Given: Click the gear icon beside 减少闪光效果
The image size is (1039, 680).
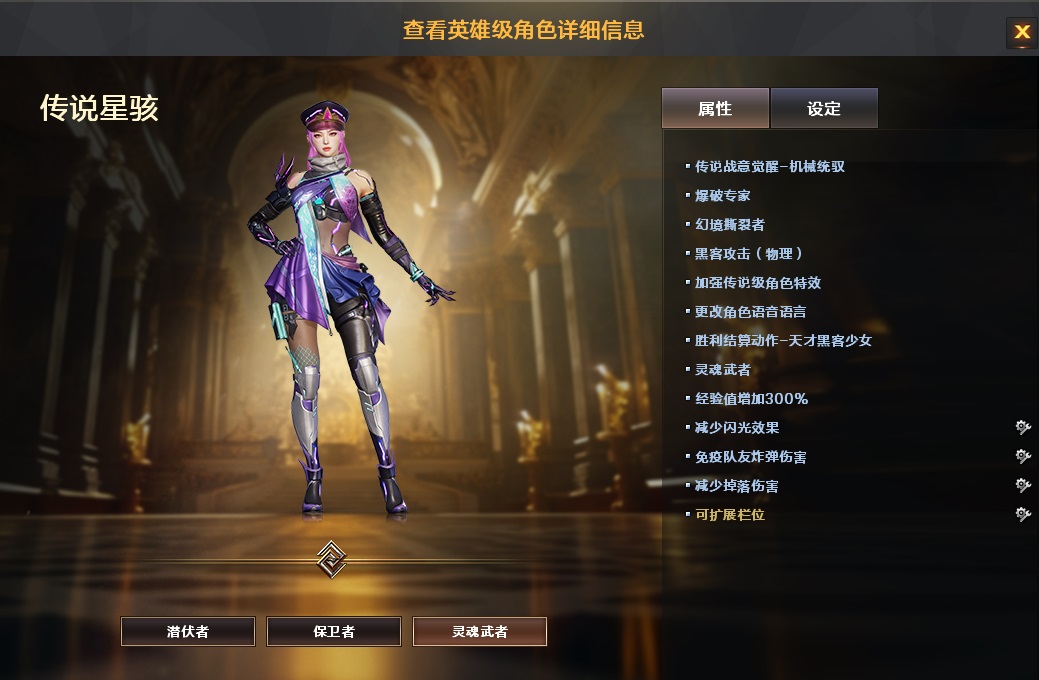Looking at the screenshot, I should click(1022, 428).
